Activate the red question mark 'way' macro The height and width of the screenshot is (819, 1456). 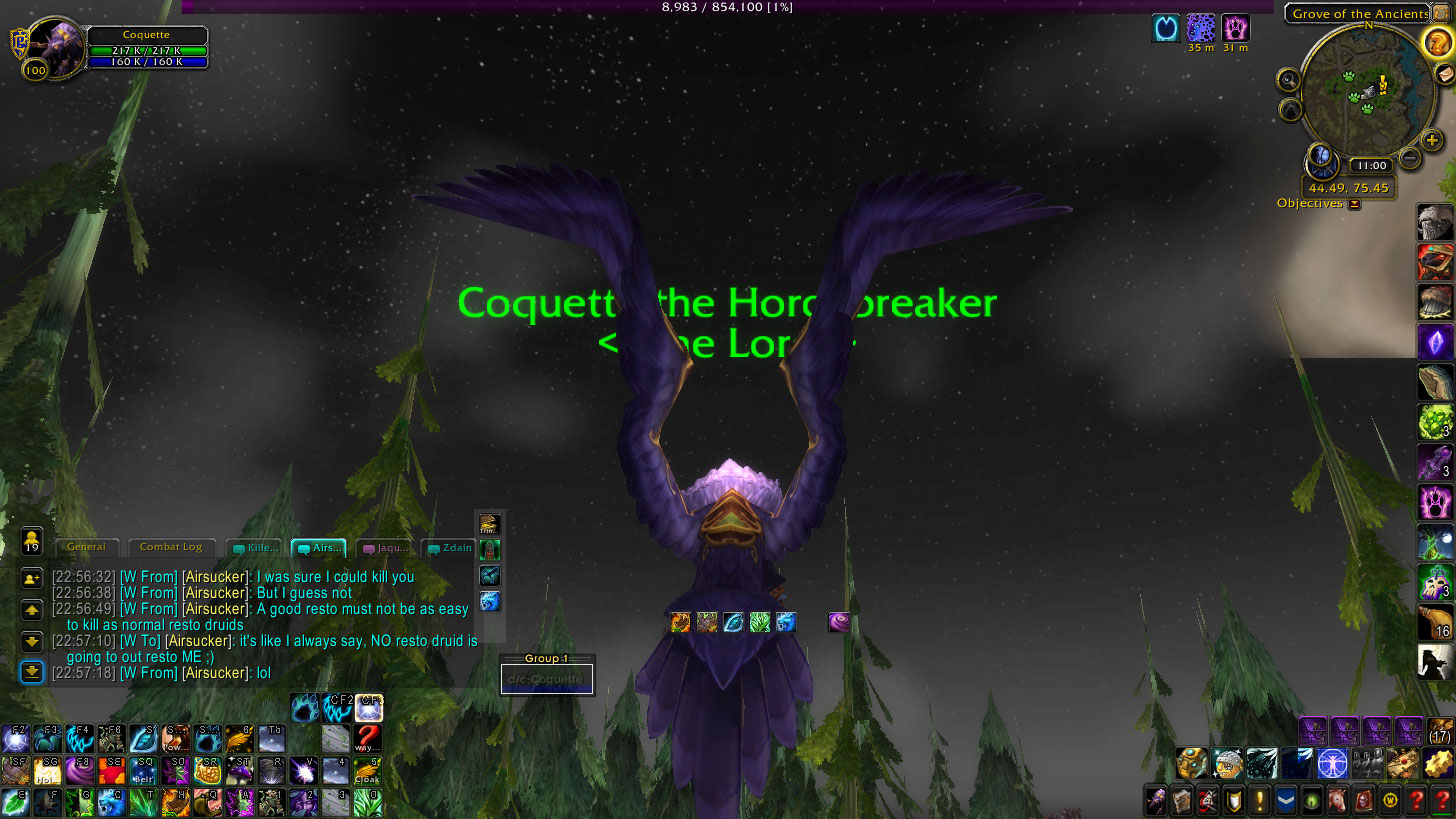(368, 739)
